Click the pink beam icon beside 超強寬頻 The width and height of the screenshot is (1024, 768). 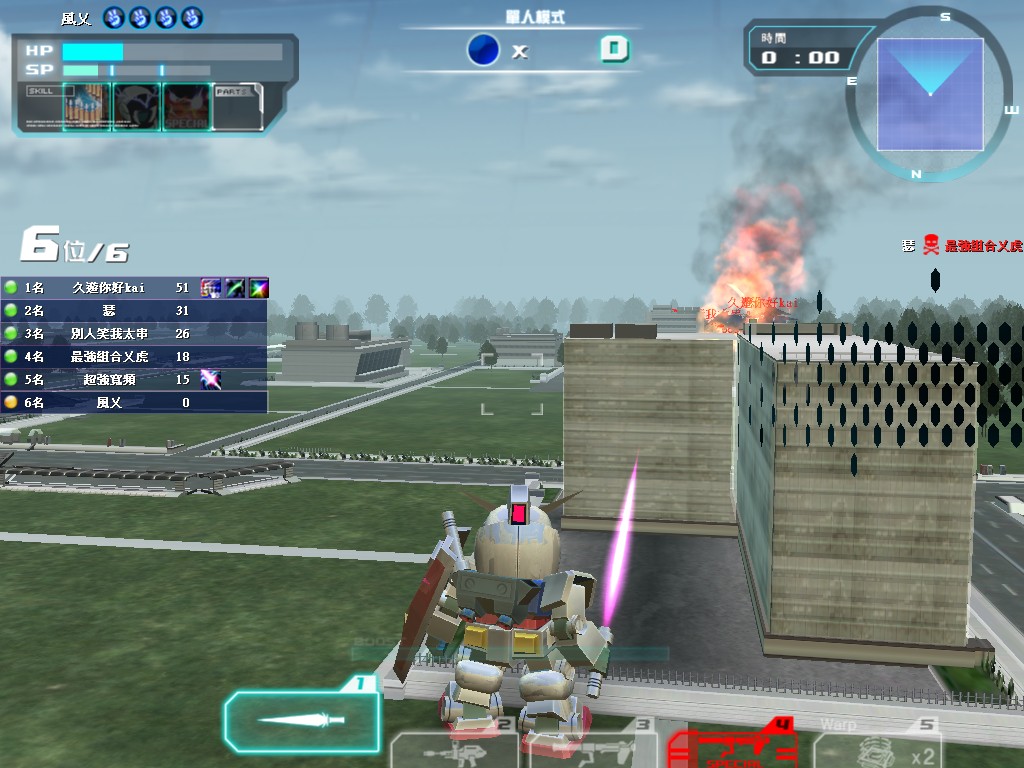[x=211, y=379]
